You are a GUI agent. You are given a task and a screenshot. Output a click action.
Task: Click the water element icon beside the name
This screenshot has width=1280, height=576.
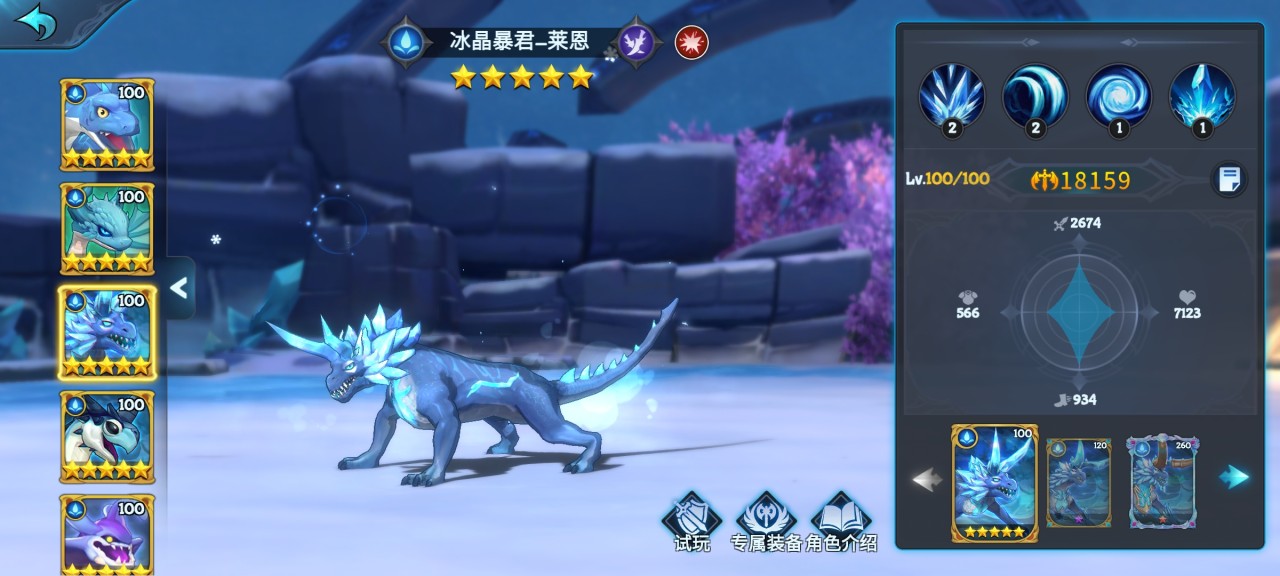click(x=406, y=42)
